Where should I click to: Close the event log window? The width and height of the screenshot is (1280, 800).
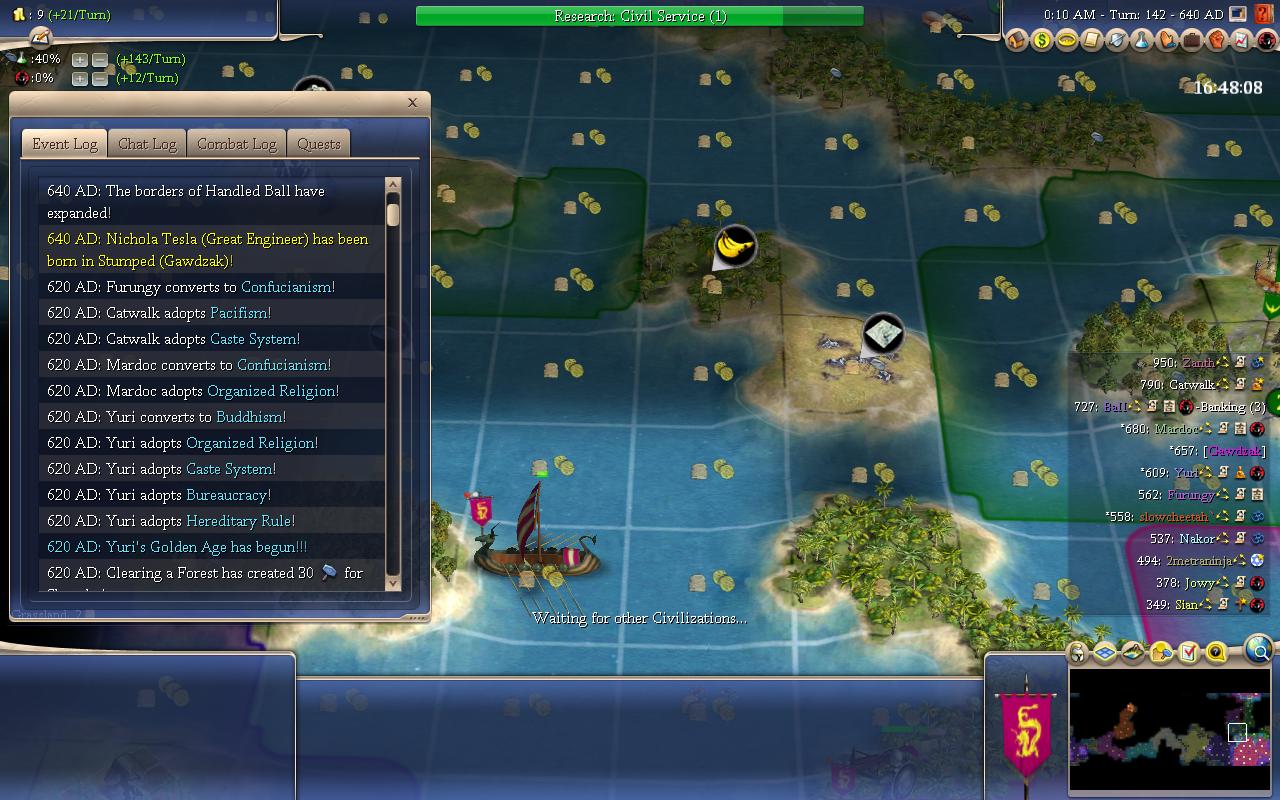pyautogui.click(x=412, y=102)
